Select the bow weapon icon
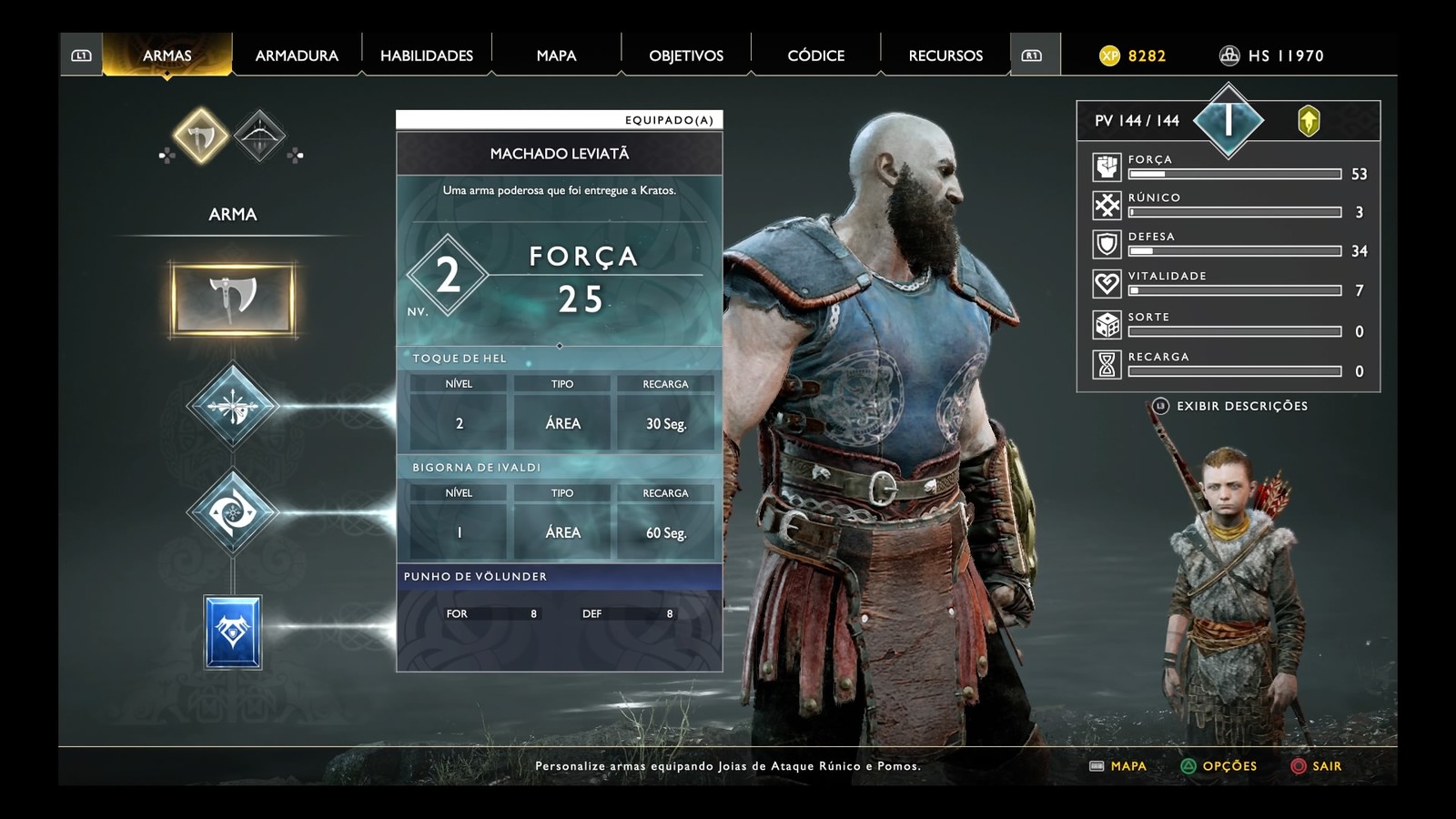Screen dimensions: 1456x819 click(x=259, y=136)
